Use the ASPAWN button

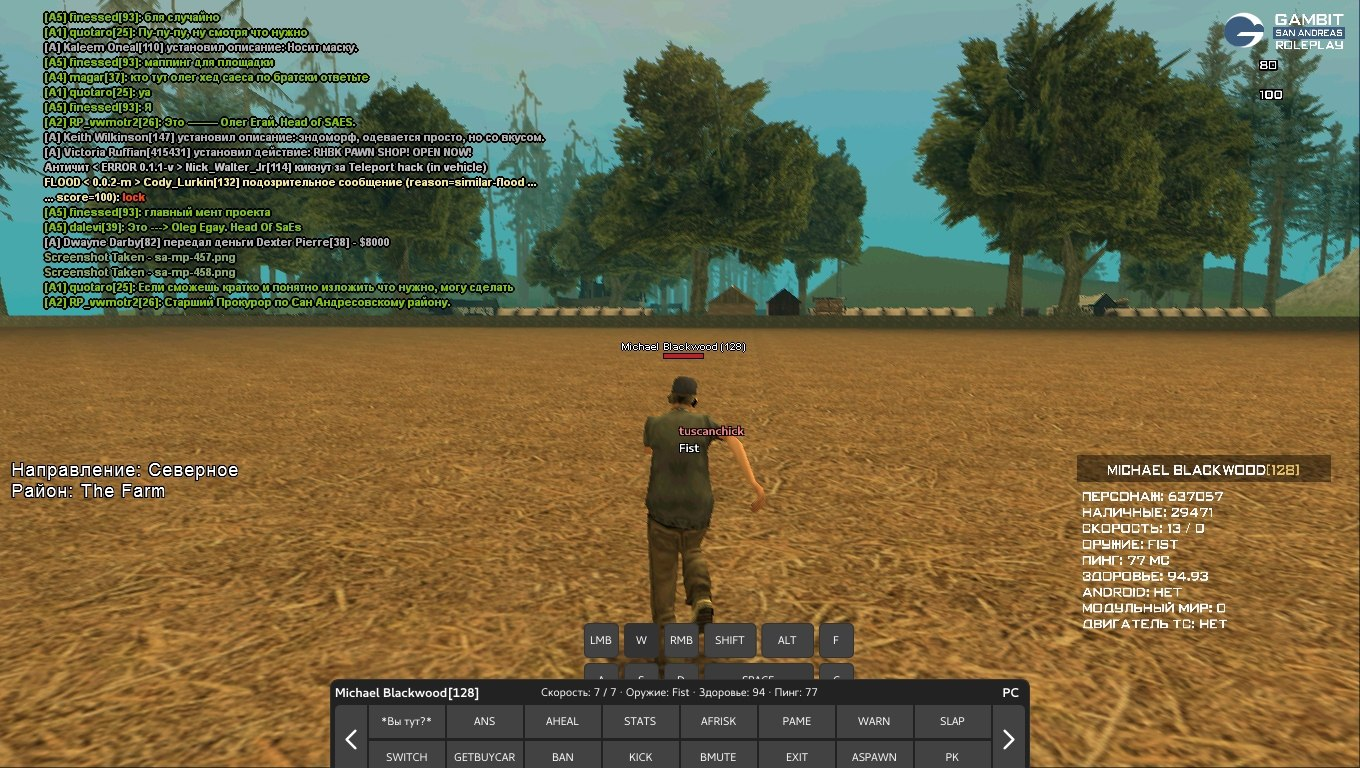point(874,756)
